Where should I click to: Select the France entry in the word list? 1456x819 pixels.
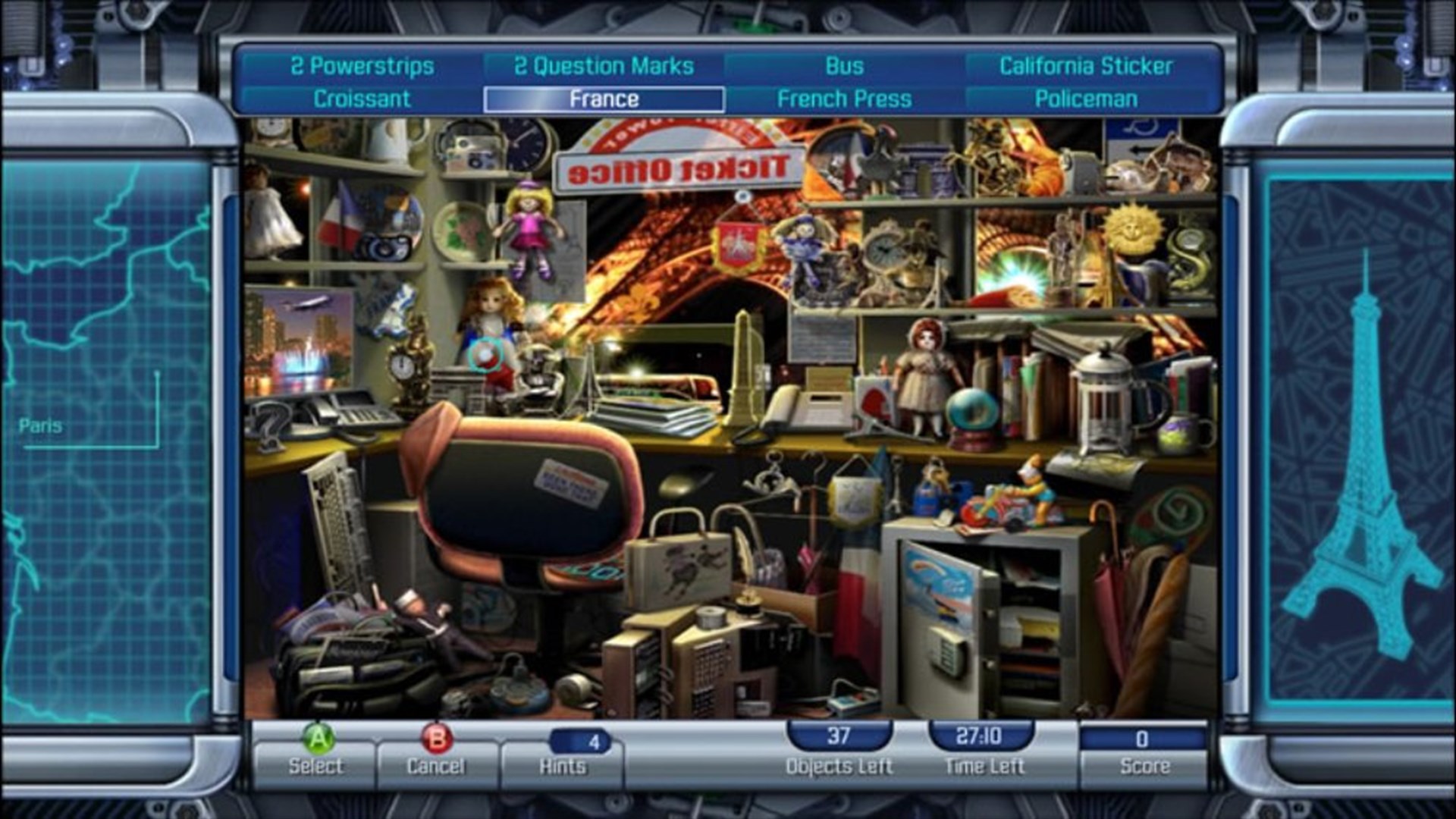[603, 98]
